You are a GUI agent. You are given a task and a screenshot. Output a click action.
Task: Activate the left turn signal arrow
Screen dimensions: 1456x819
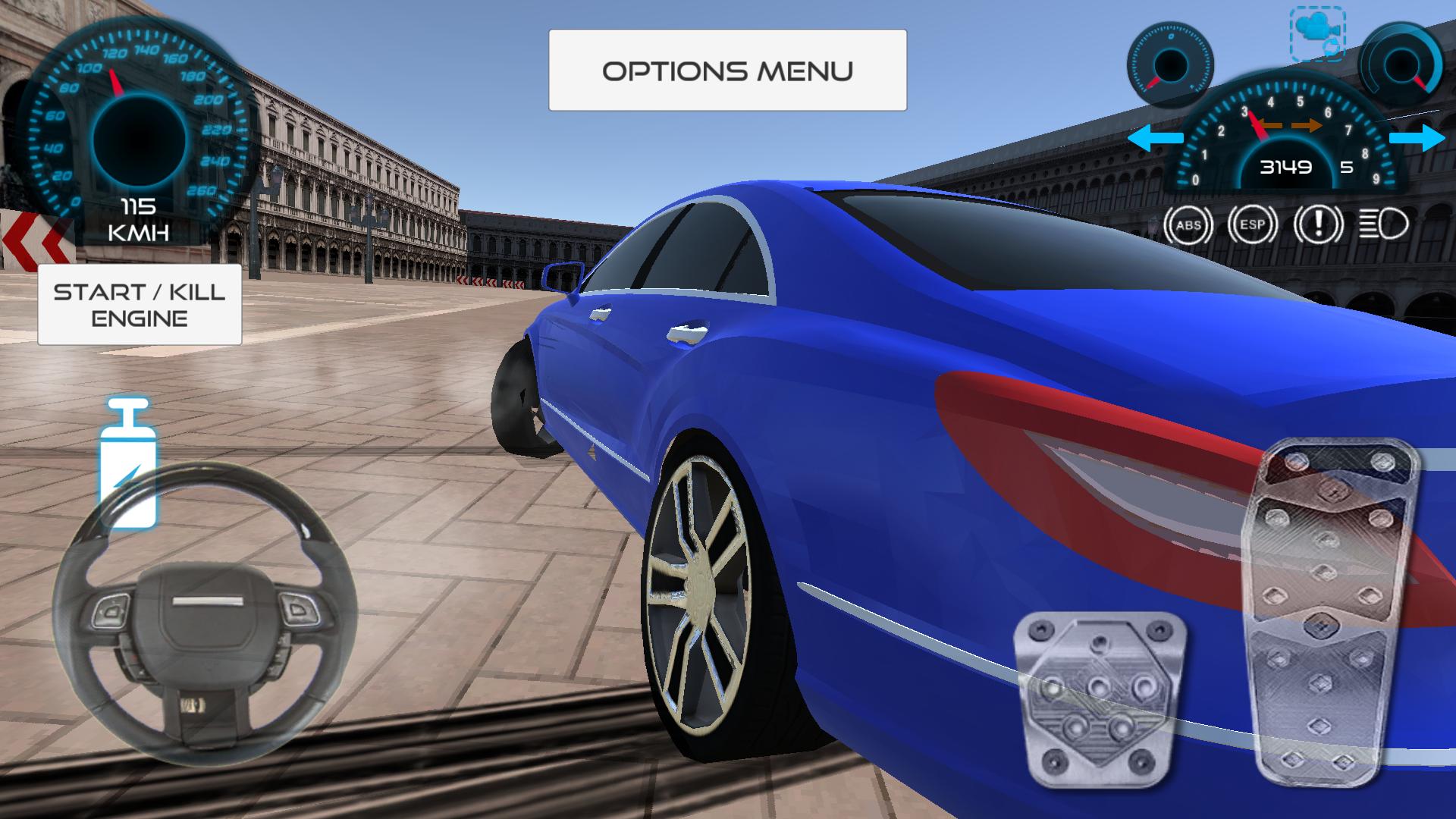[x=1154, y=139]
